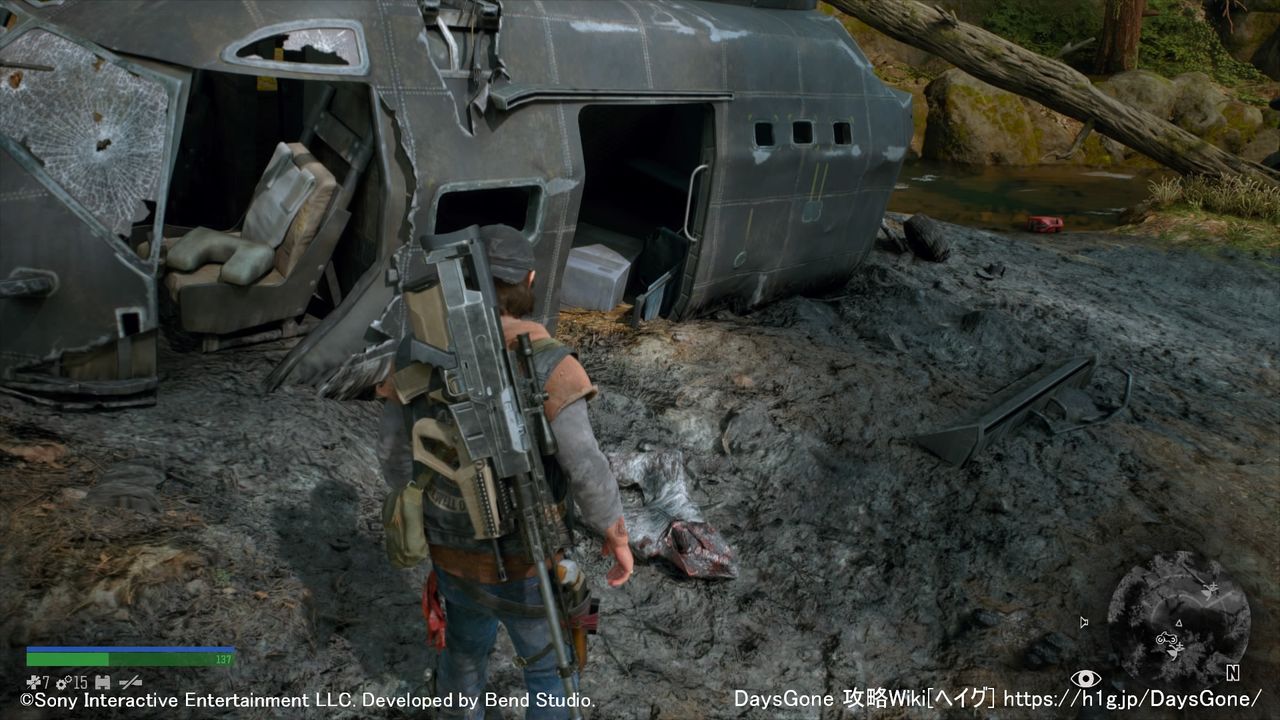Click the speaker noise indicator icon
The image size is (1280, 720).
pyautogui.click(x=1084, y=622)
